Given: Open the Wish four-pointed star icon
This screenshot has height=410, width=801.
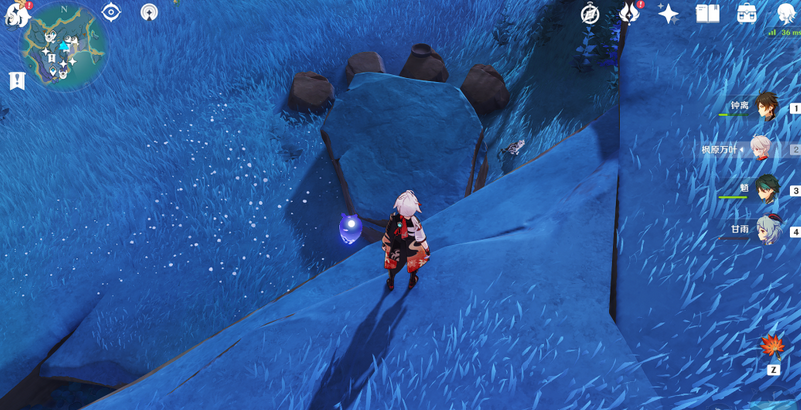Looking at the screenshot, I should [668, 14].
